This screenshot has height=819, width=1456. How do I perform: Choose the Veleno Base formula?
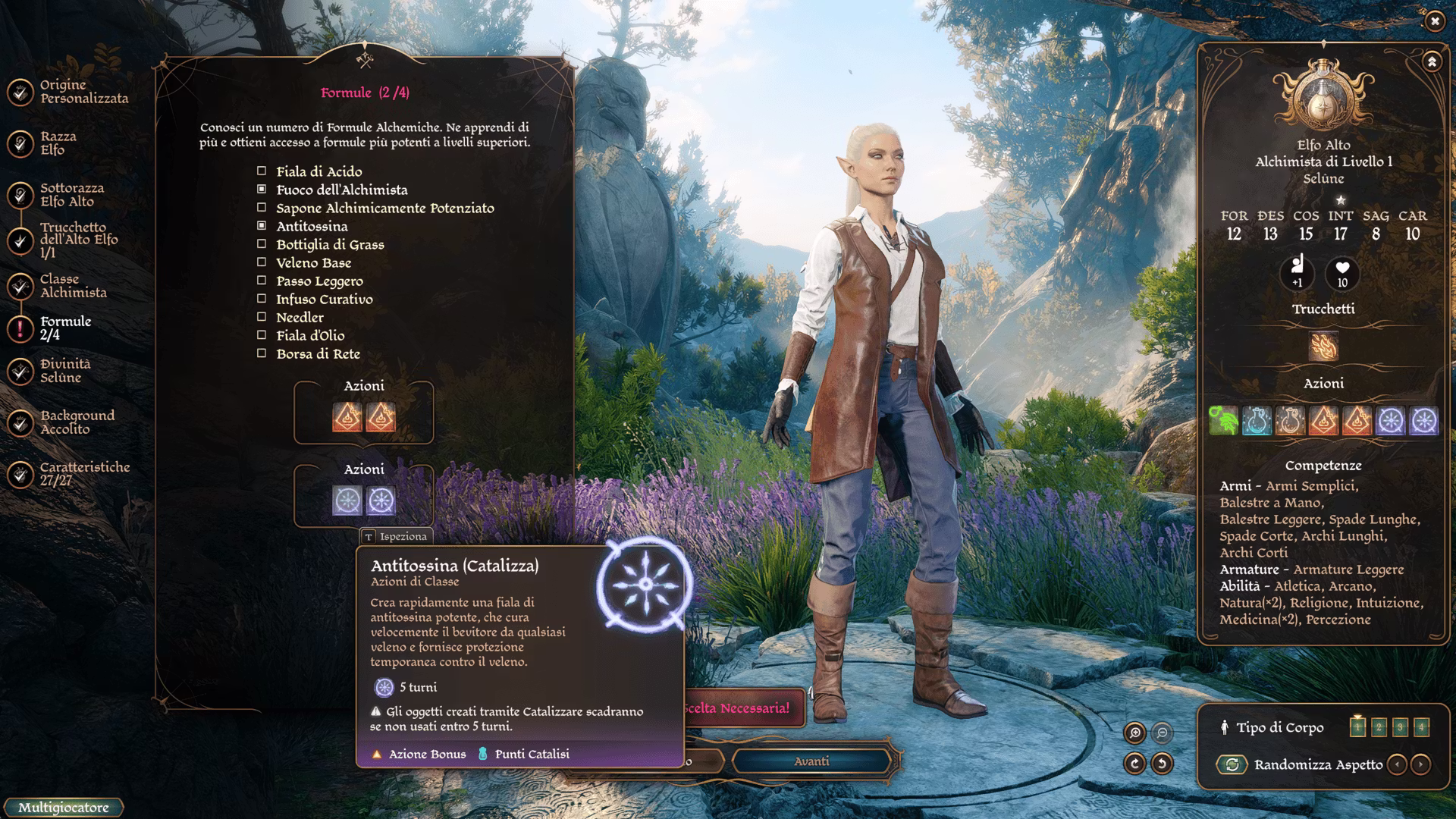(262, 262)
